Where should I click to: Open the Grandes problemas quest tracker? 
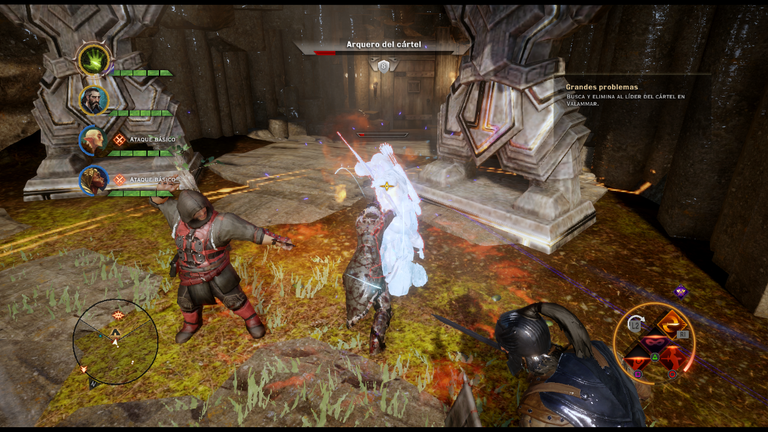pos(601,87)
